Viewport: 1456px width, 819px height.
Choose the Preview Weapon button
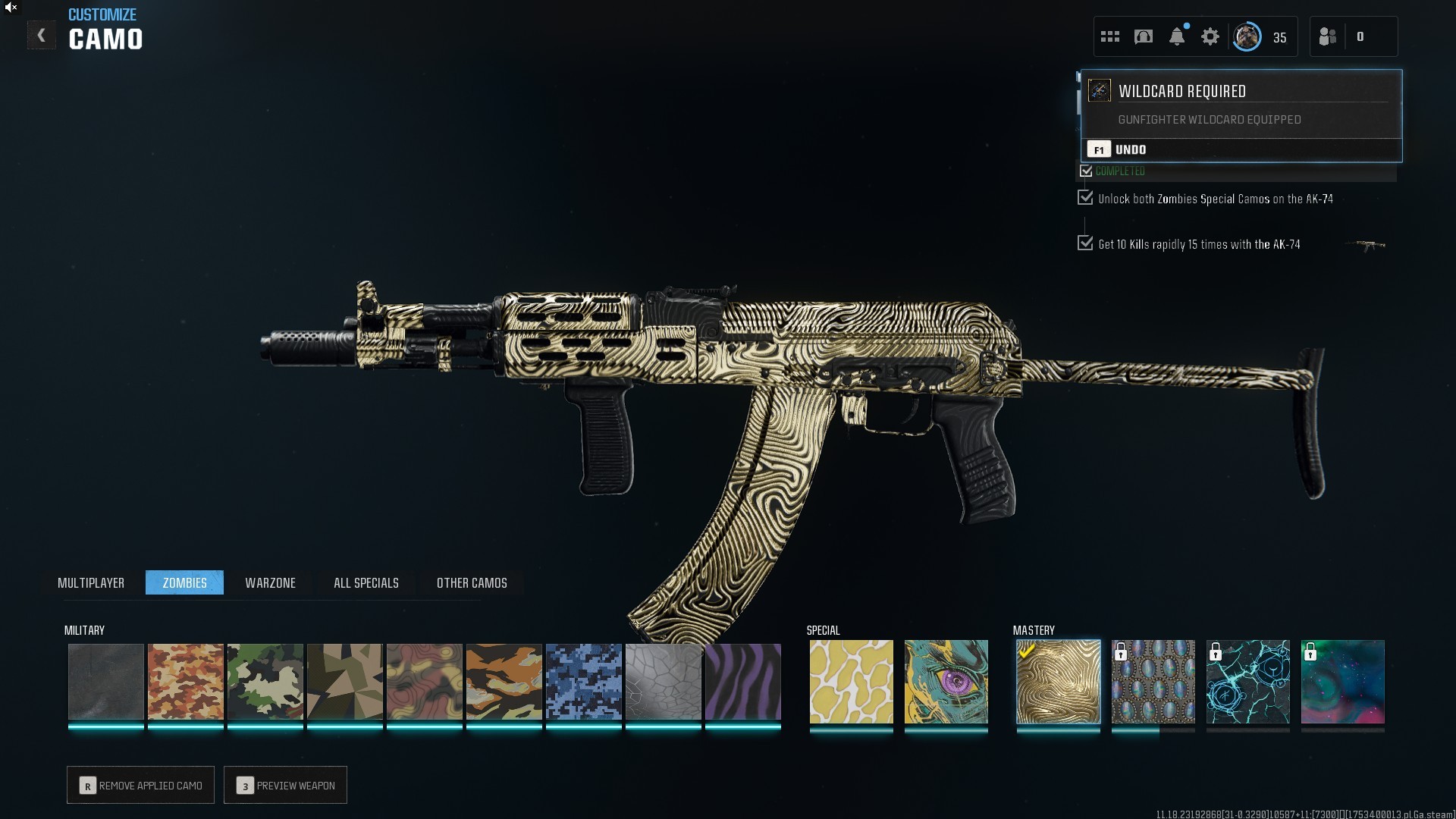[286, 785]
